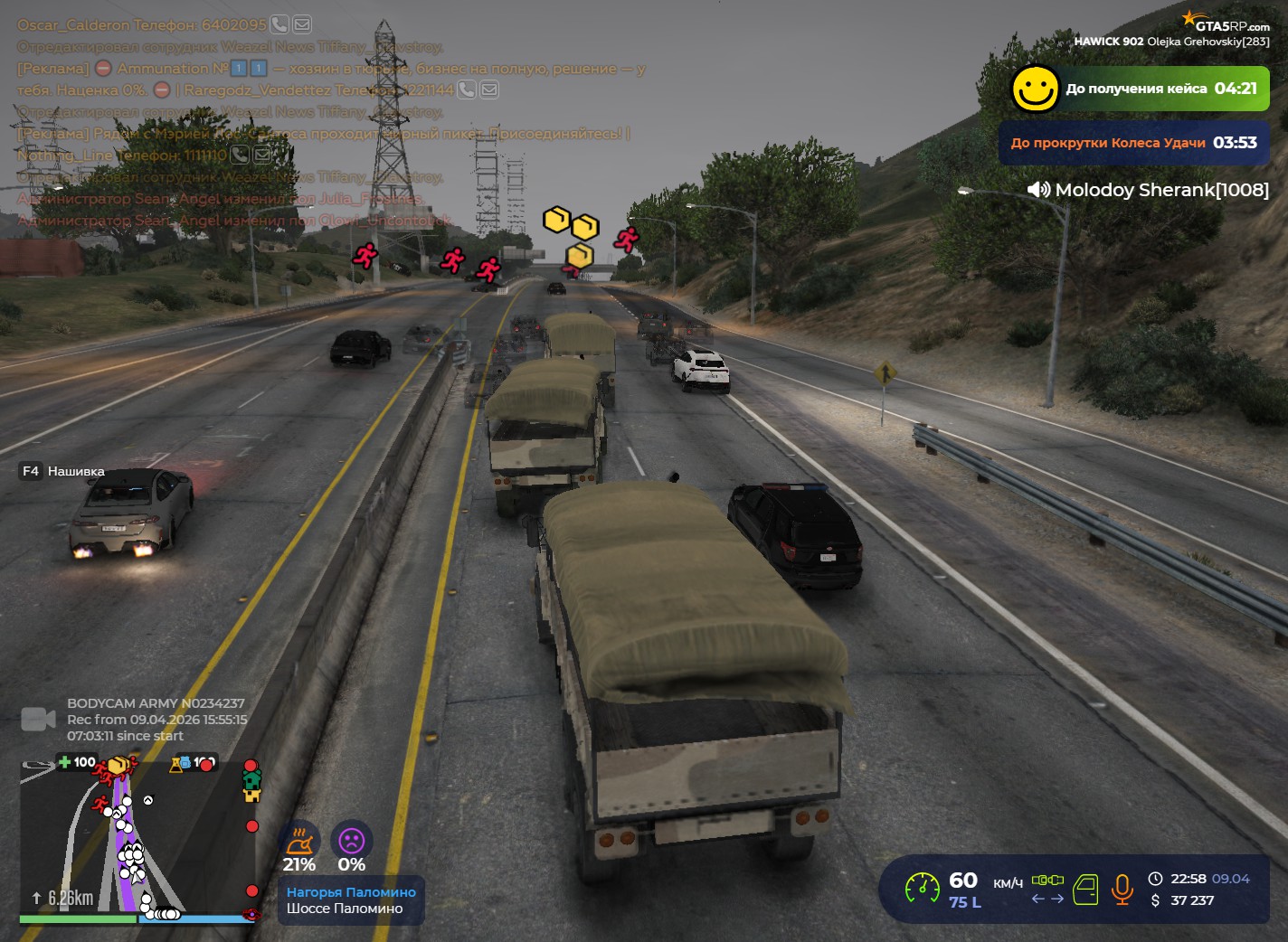The width and height of the screenshot is (1288, 942).
Task: Click the hunger status icon
Action: coord(299,842)
